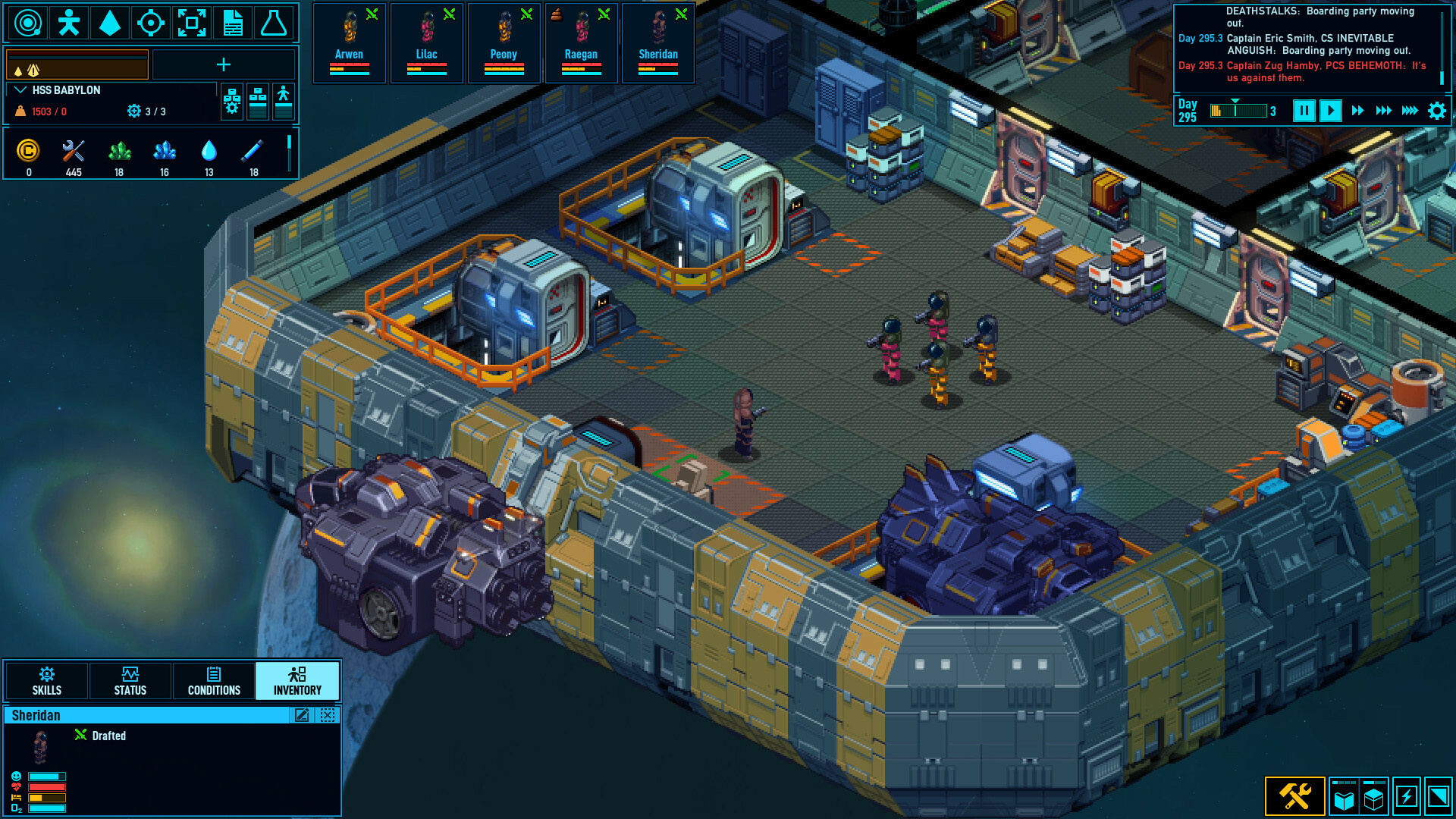Open the solar system view icon
The height and width of the screenshot is (819, 1456).
[29, 23]
